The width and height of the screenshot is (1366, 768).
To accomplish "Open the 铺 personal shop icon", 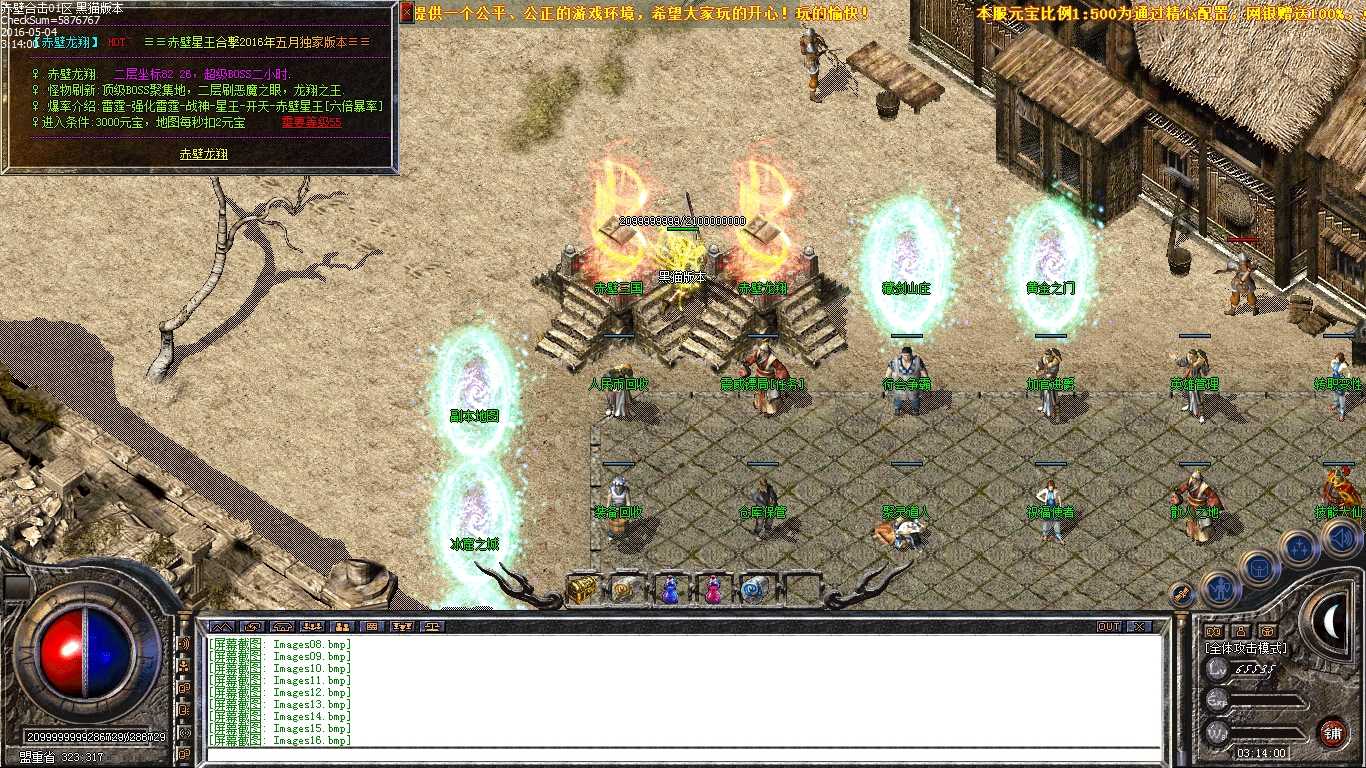I will pyautogui.click(x=1334, y=733).
